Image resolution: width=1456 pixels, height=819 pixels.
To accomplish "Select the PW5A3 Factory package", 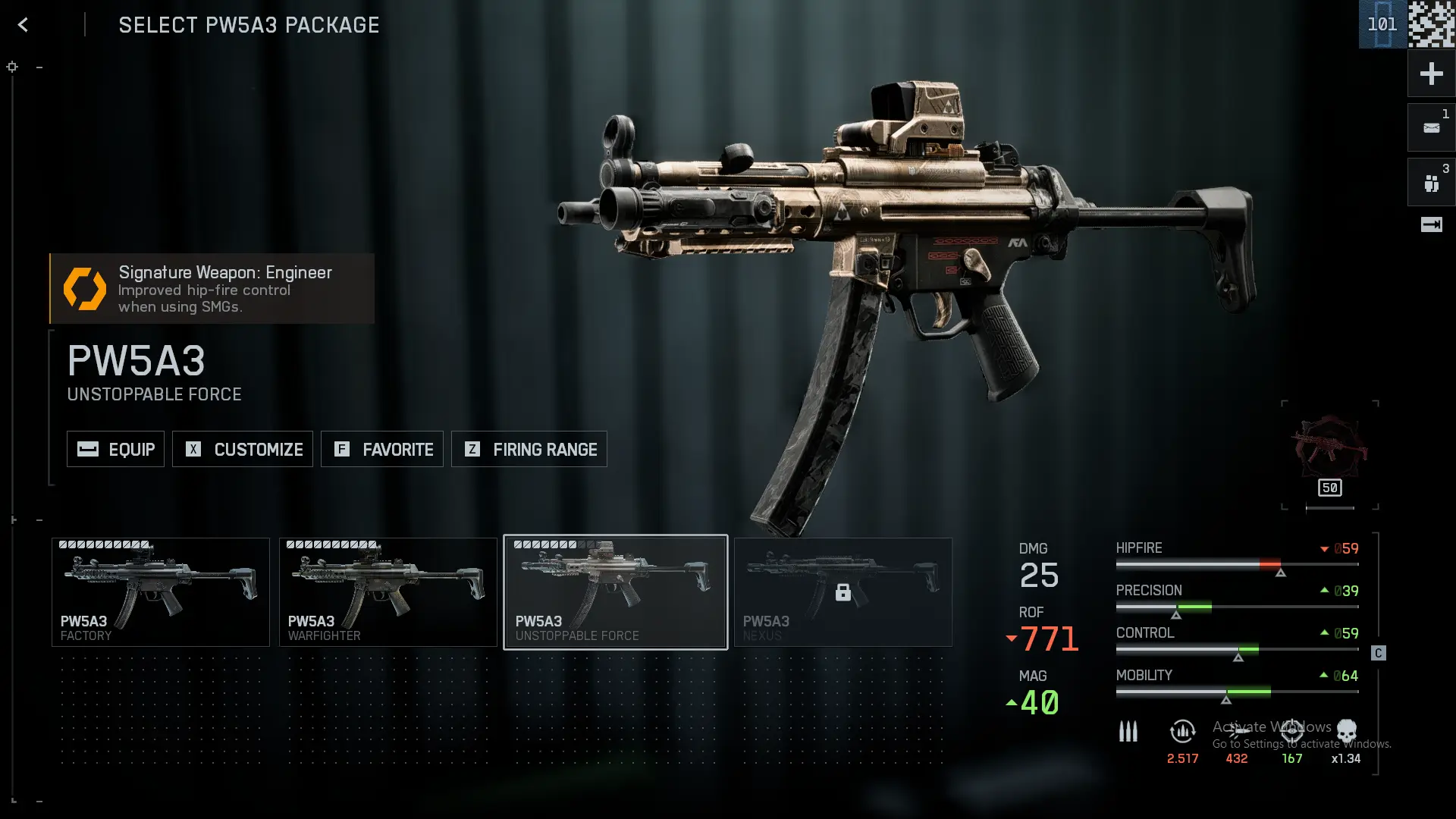I will [161, 592].
